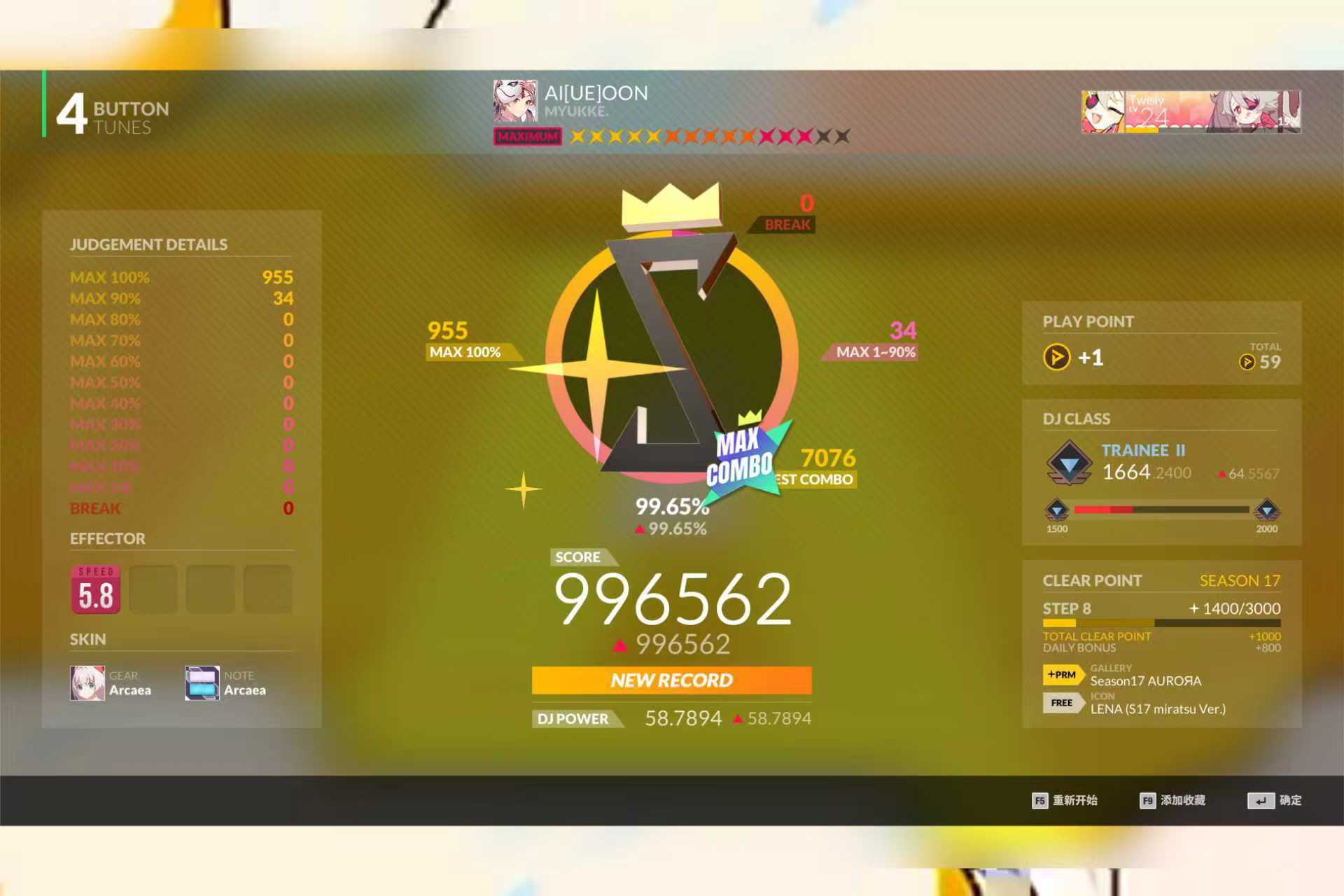Click the Play Point coin icon
Screen dimensions: 1344x896
(1056, 358)
